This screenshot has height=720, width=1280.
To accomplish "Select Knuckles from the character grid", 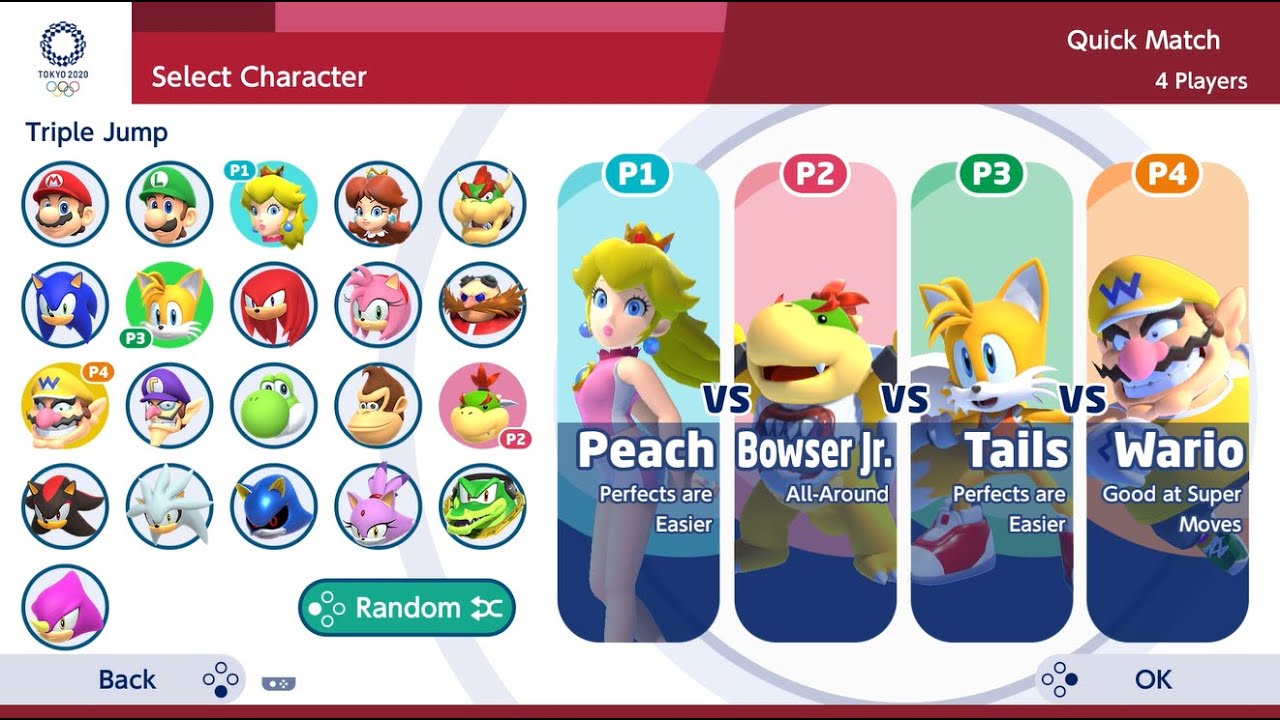I will pos(274,305).
